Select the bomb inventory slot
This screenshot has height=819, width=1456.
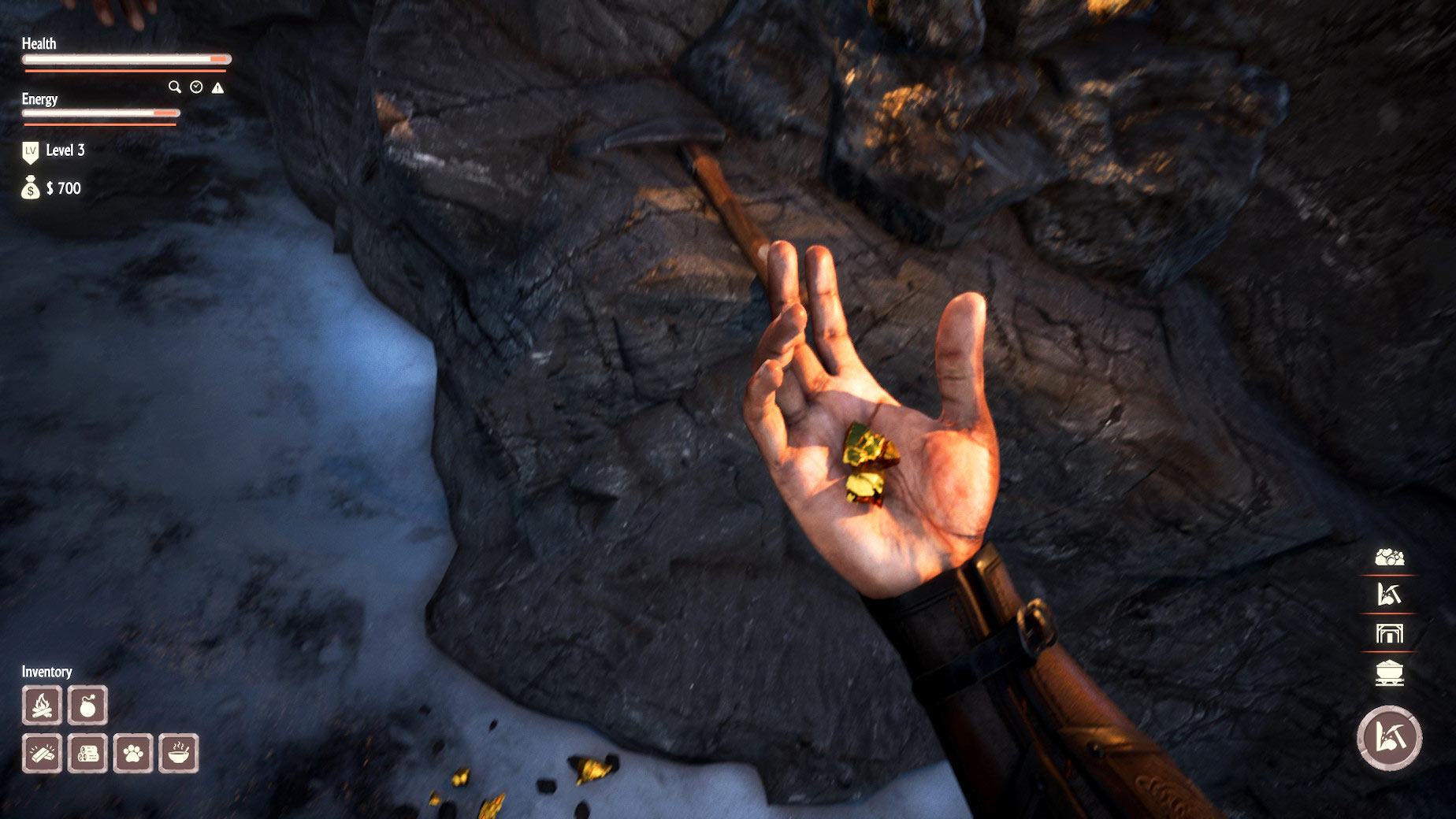(87, 705)
